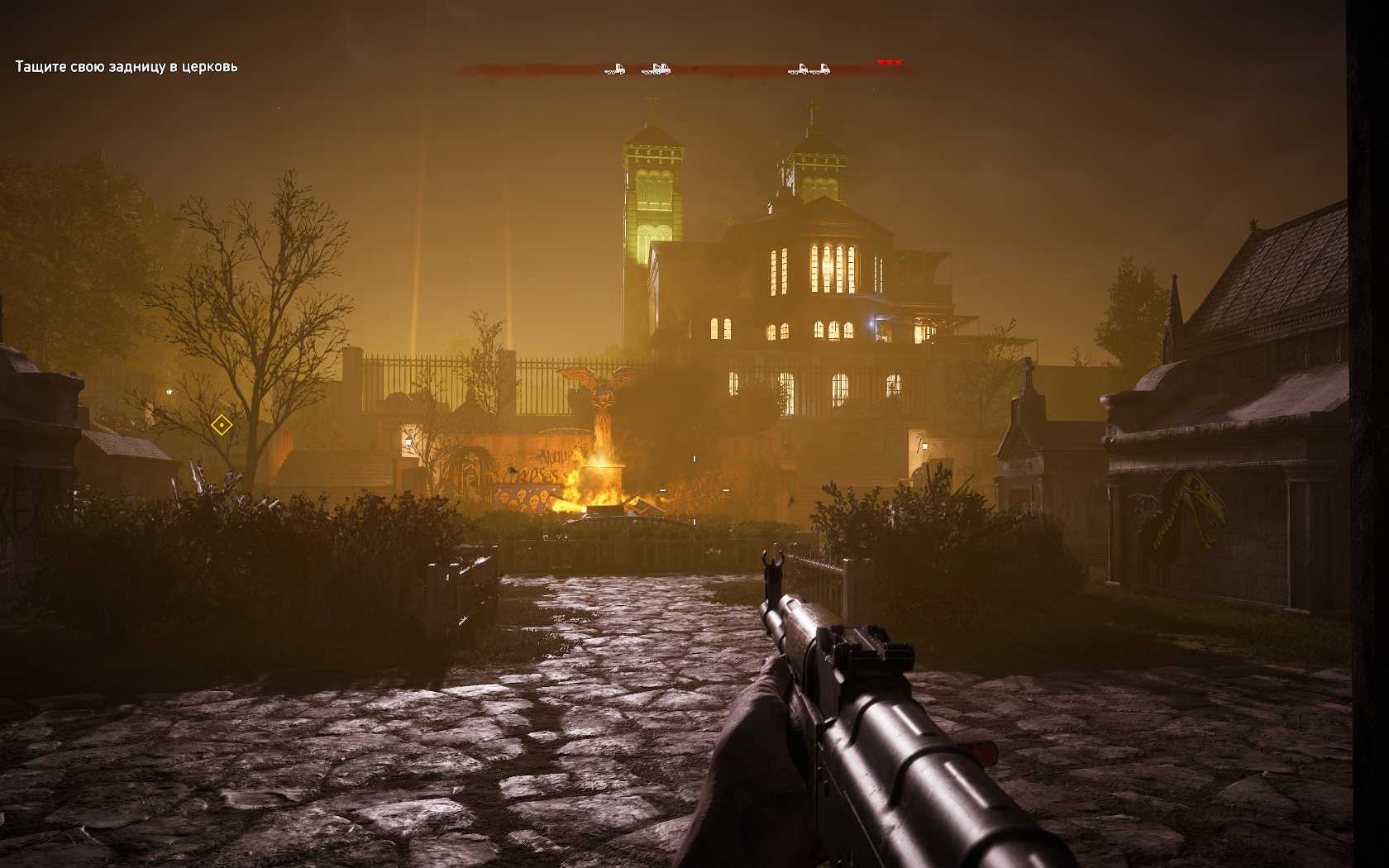
Task: Click the yellow diamond objective waypoint marker
Action: 221,425
